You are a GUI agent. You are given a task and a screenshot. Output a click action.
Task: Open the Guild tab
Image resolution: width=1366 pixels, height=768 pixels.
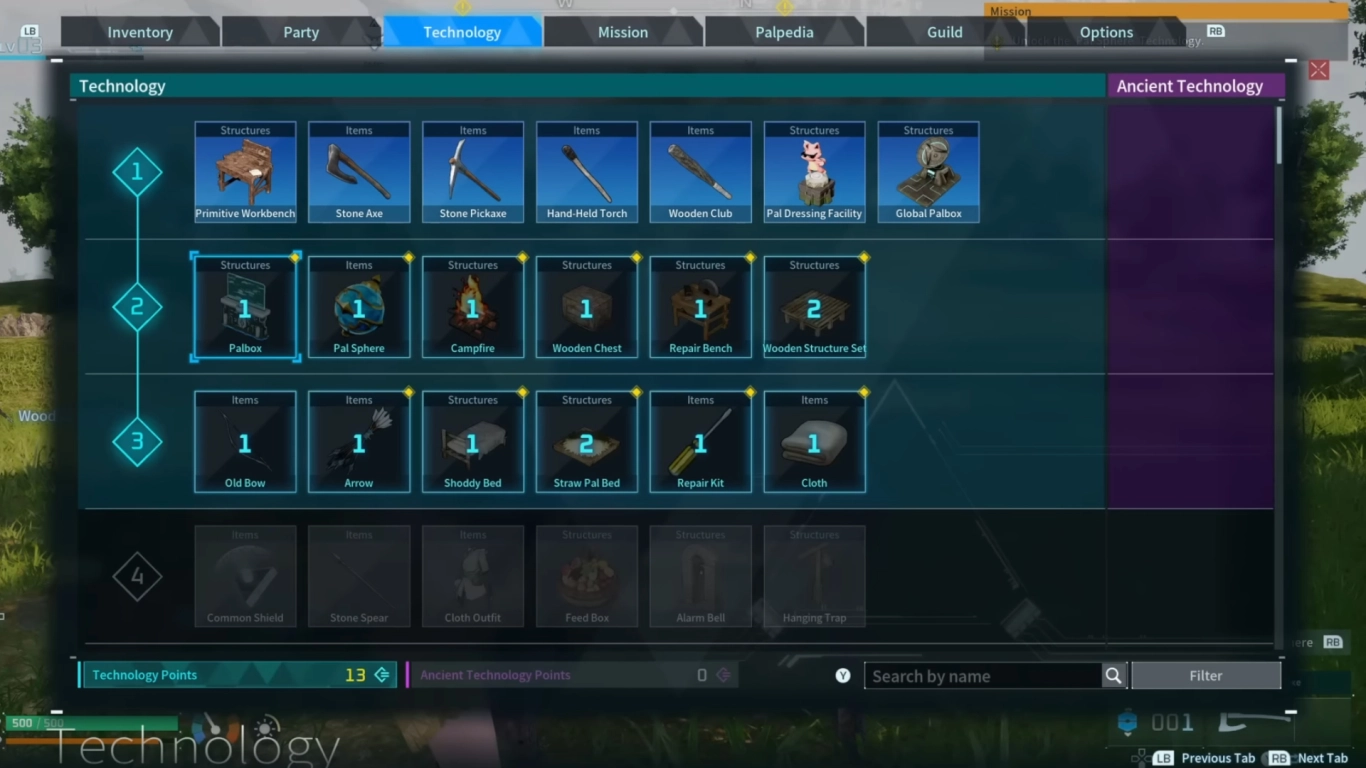(x=944, y=31)
